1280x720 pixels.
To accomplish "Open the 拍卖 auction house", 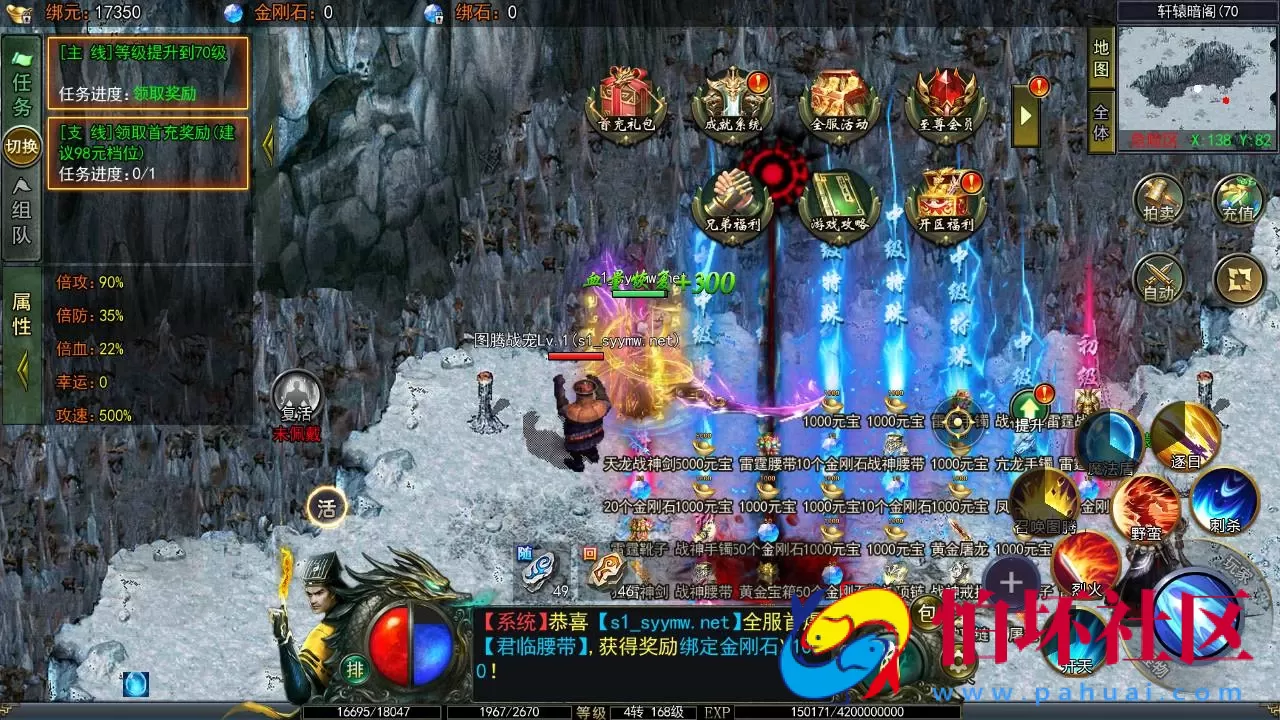I will [x=1159, y=199].
